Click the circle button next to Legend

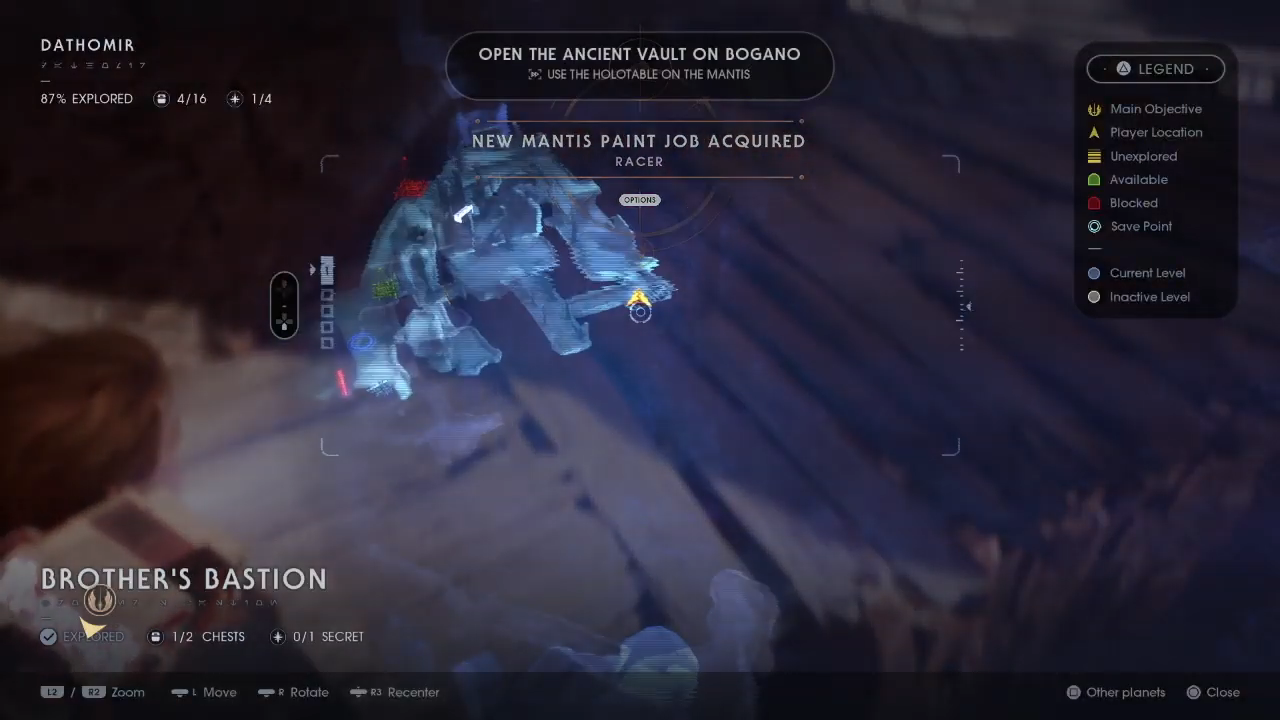[x=1123, y=68]
